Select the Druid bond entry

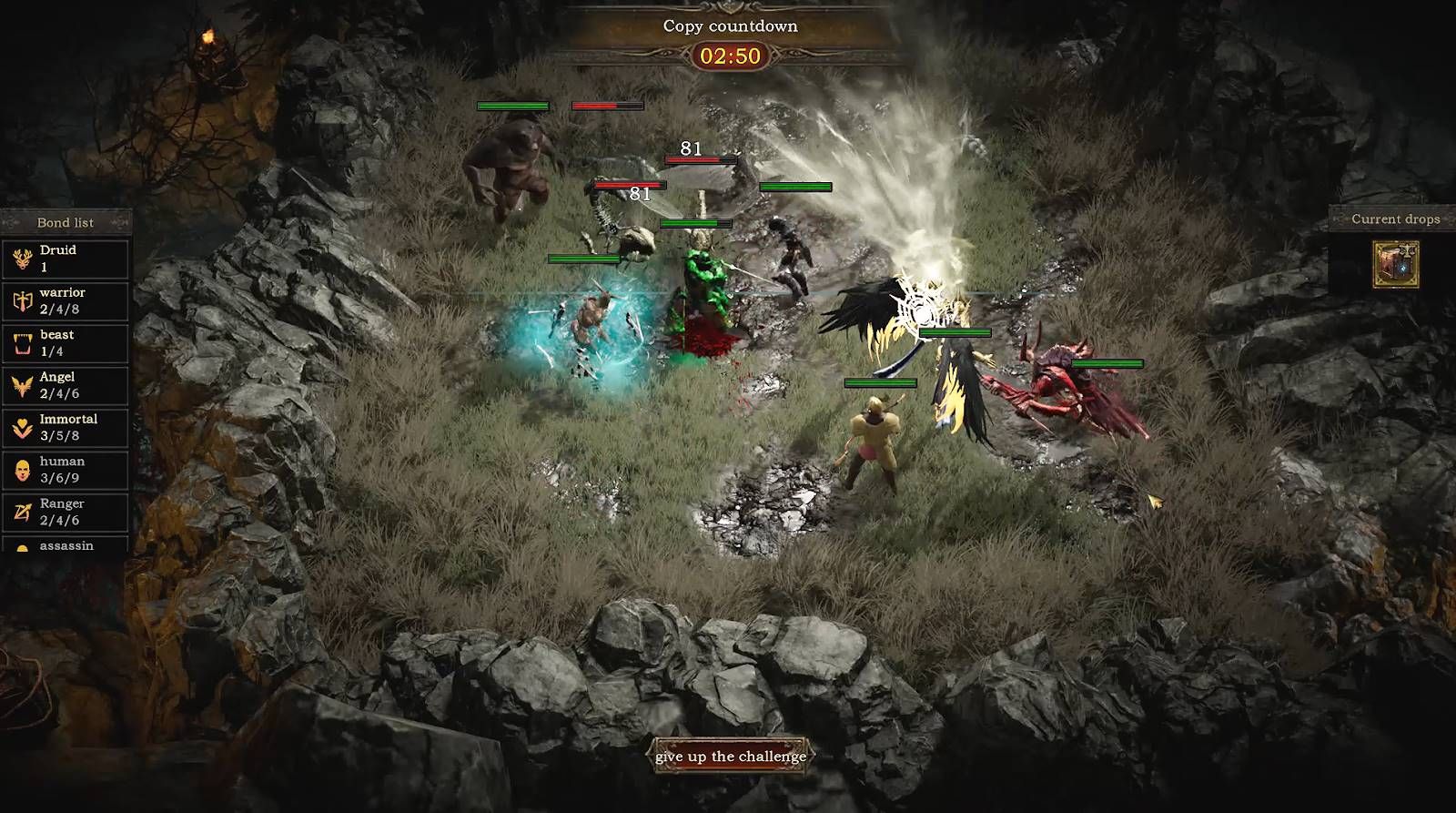(66, 259)
